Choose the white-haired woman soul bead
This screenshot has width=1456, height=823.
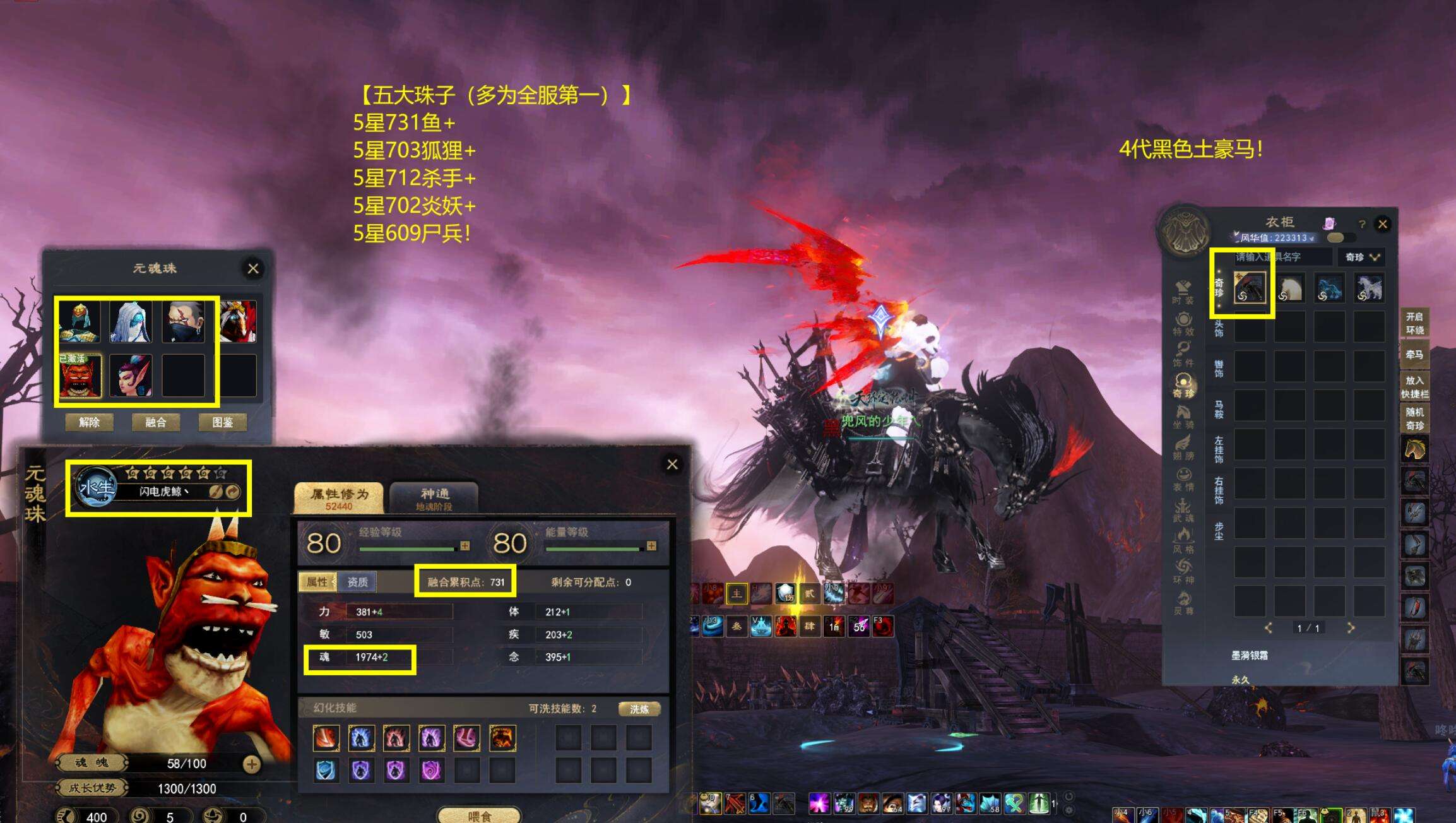131,322
